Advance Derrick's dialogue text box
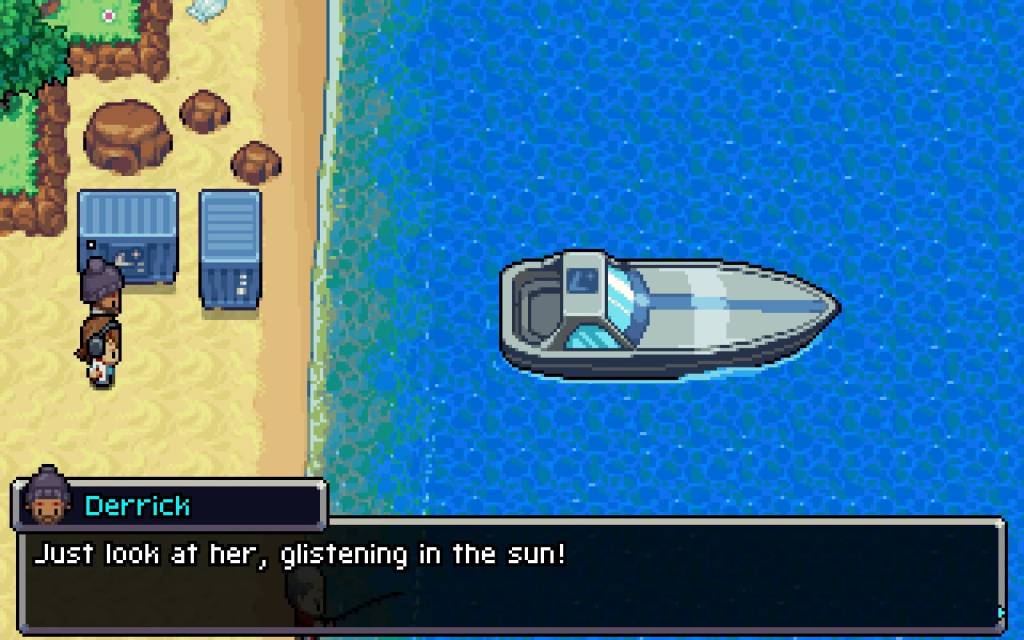The height and width of the screenshot is (640, 1024). click(510, 575)
